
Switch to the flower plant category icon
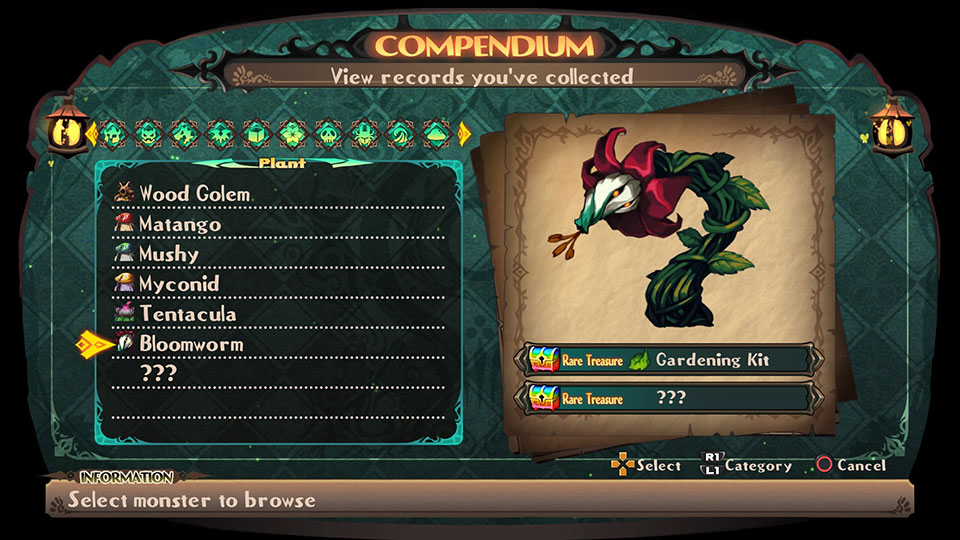pyautogui.click(x=291, y=132)
